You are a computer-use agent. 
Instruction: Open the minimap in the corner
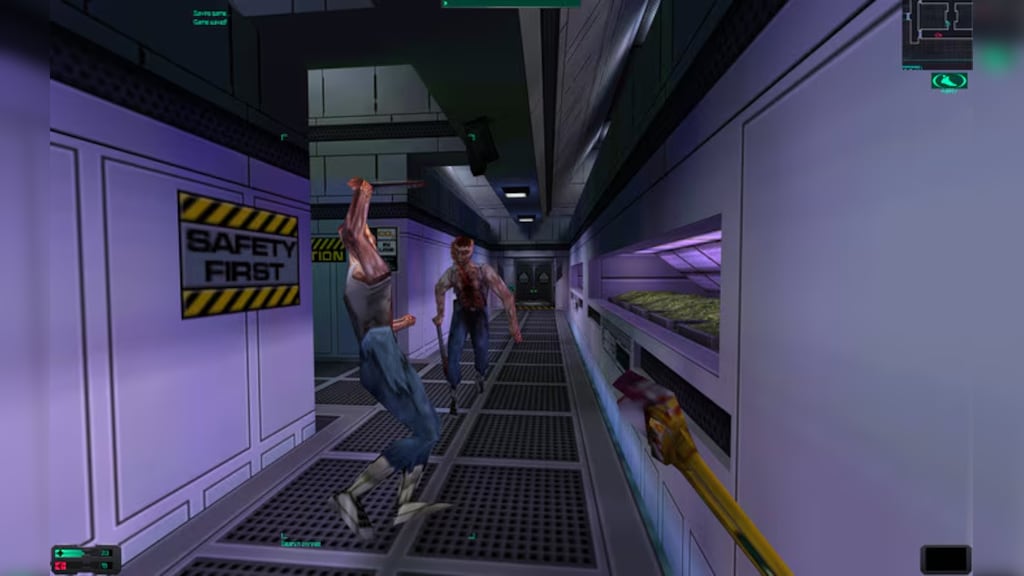click(x=937, y=33)
